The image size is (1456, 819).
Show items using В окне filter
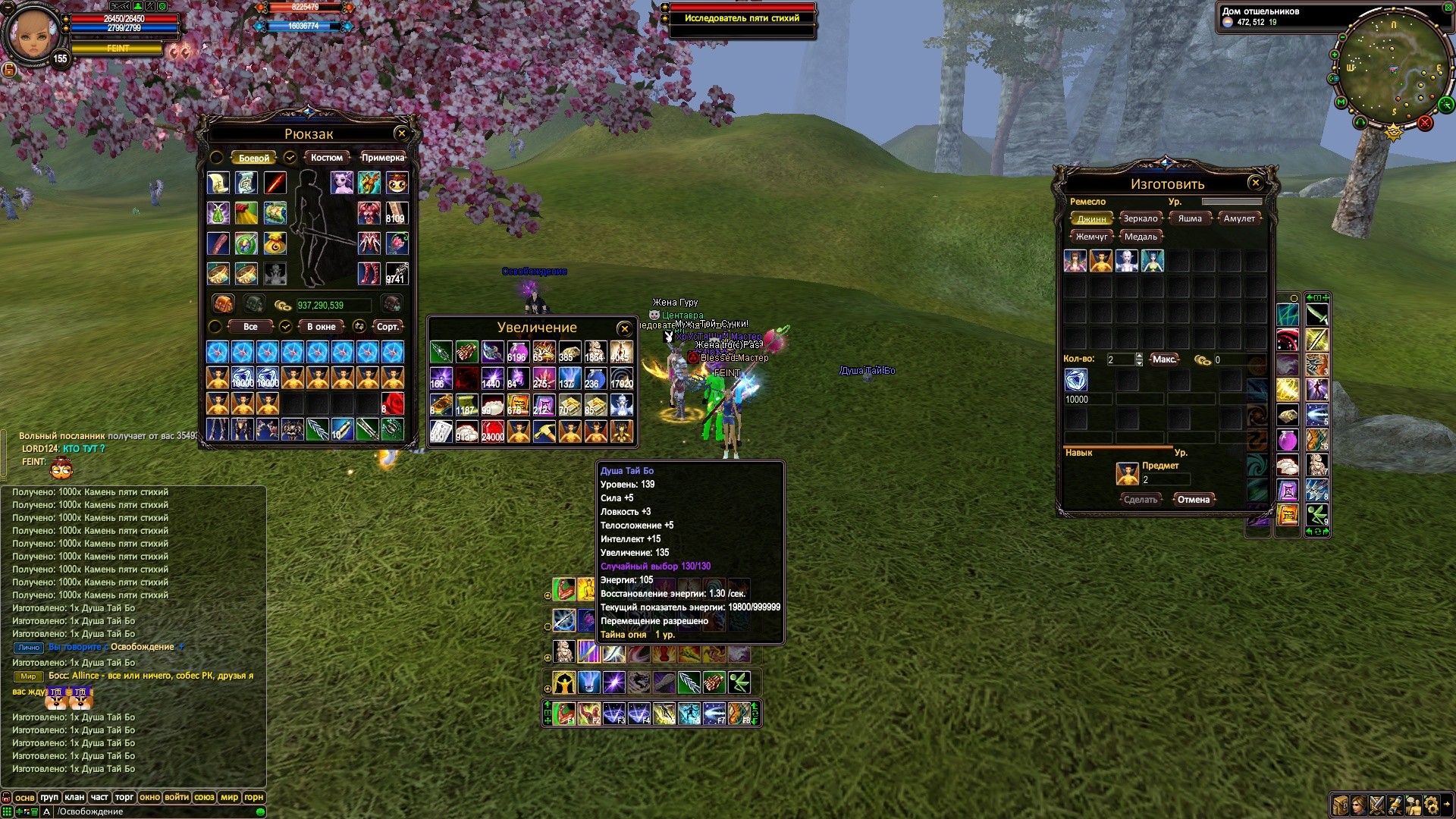point(321,327)
